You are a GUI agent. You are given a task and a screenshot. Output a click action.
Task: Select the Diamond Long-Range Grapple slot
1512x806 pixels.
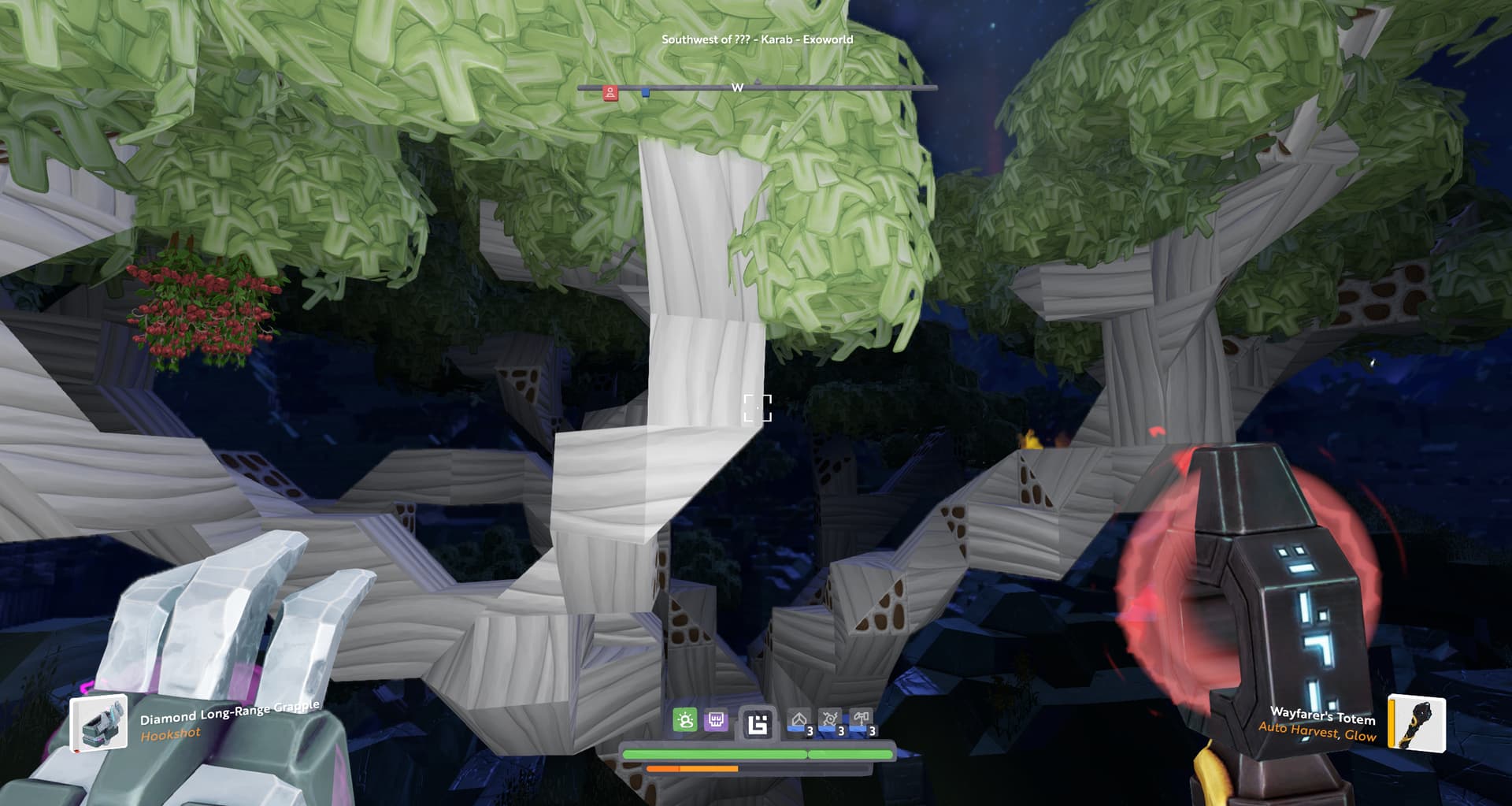(x=99, y=722)
